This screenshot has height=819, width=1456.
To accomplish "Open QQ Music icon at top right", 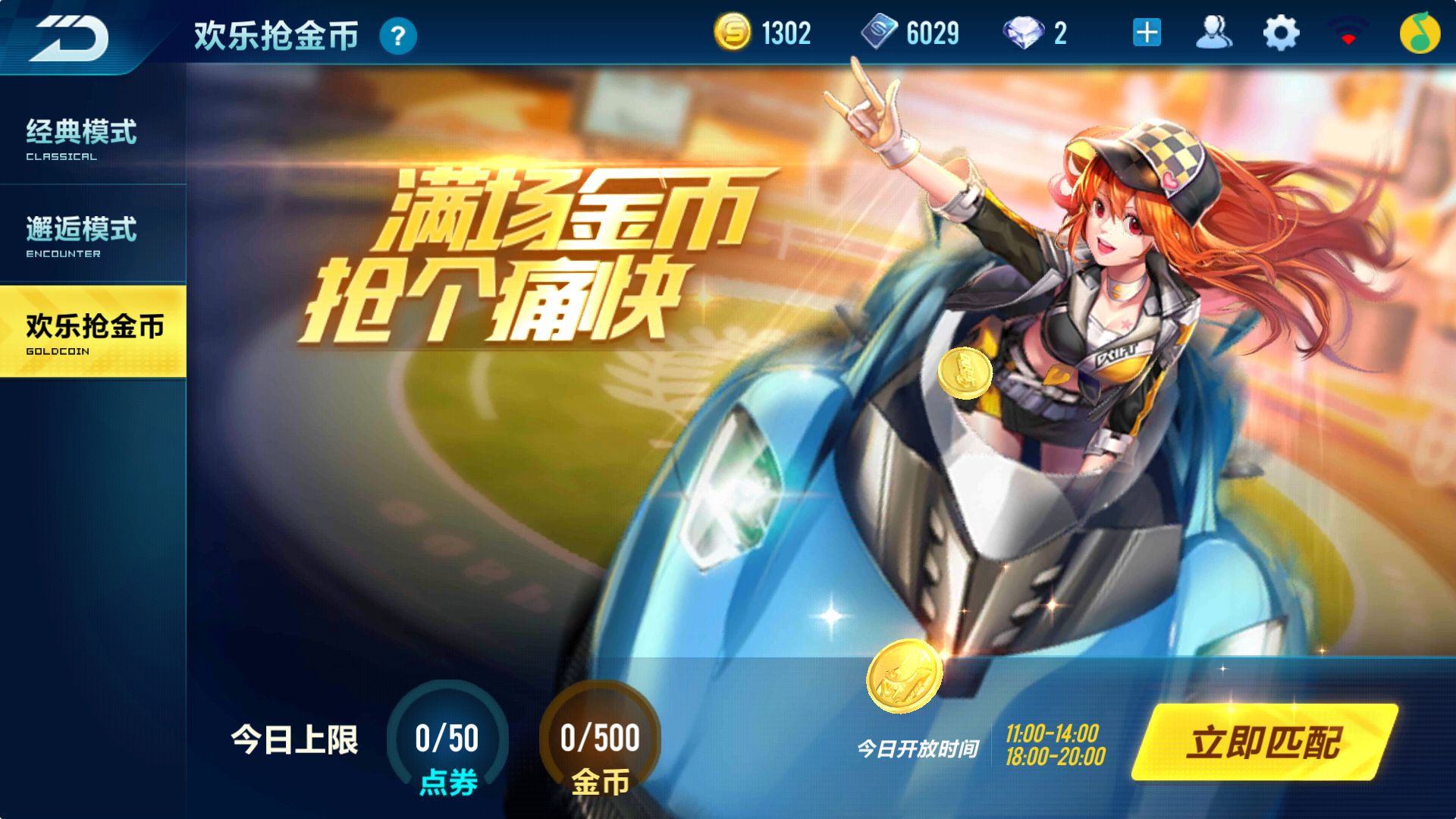I will click(1423, 33).
